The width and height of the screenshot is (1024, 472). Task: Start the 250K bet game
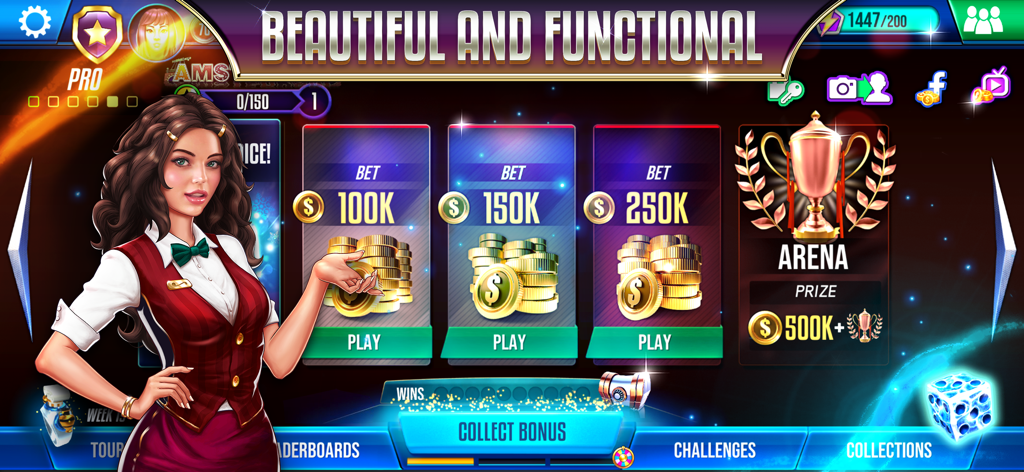(x=655, y=341)
